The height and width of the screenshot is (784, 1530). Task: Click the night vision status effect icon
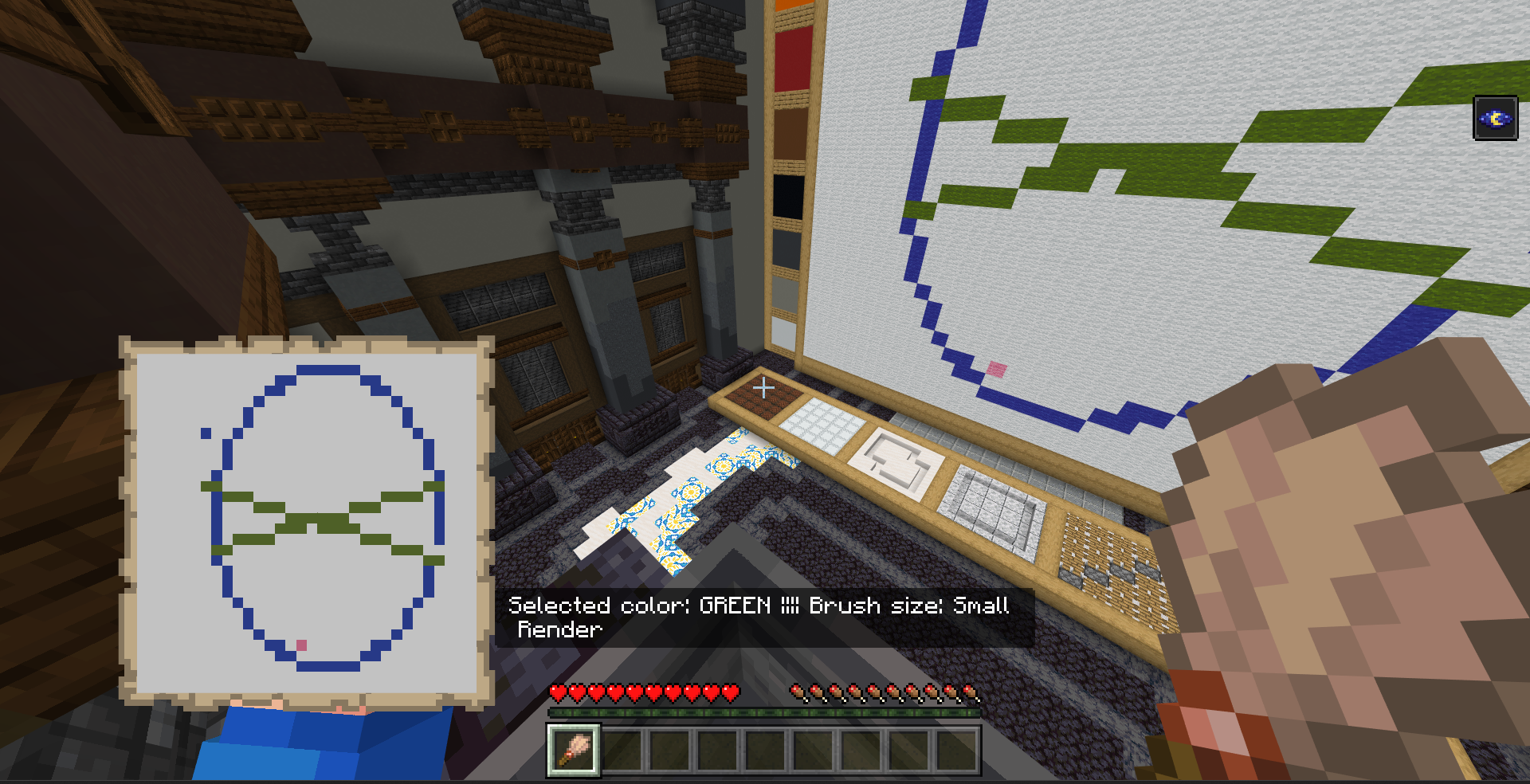point(1495,119)
